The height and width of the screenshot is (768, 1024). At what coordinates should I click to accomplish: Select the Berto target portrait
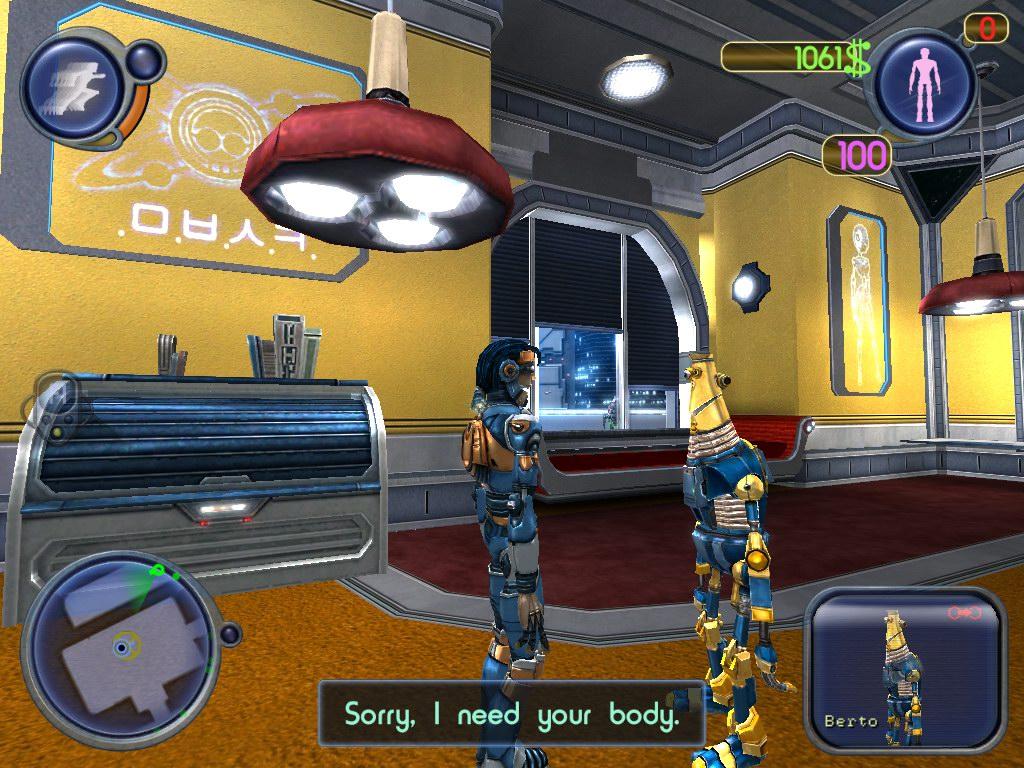tap(903, 671)
